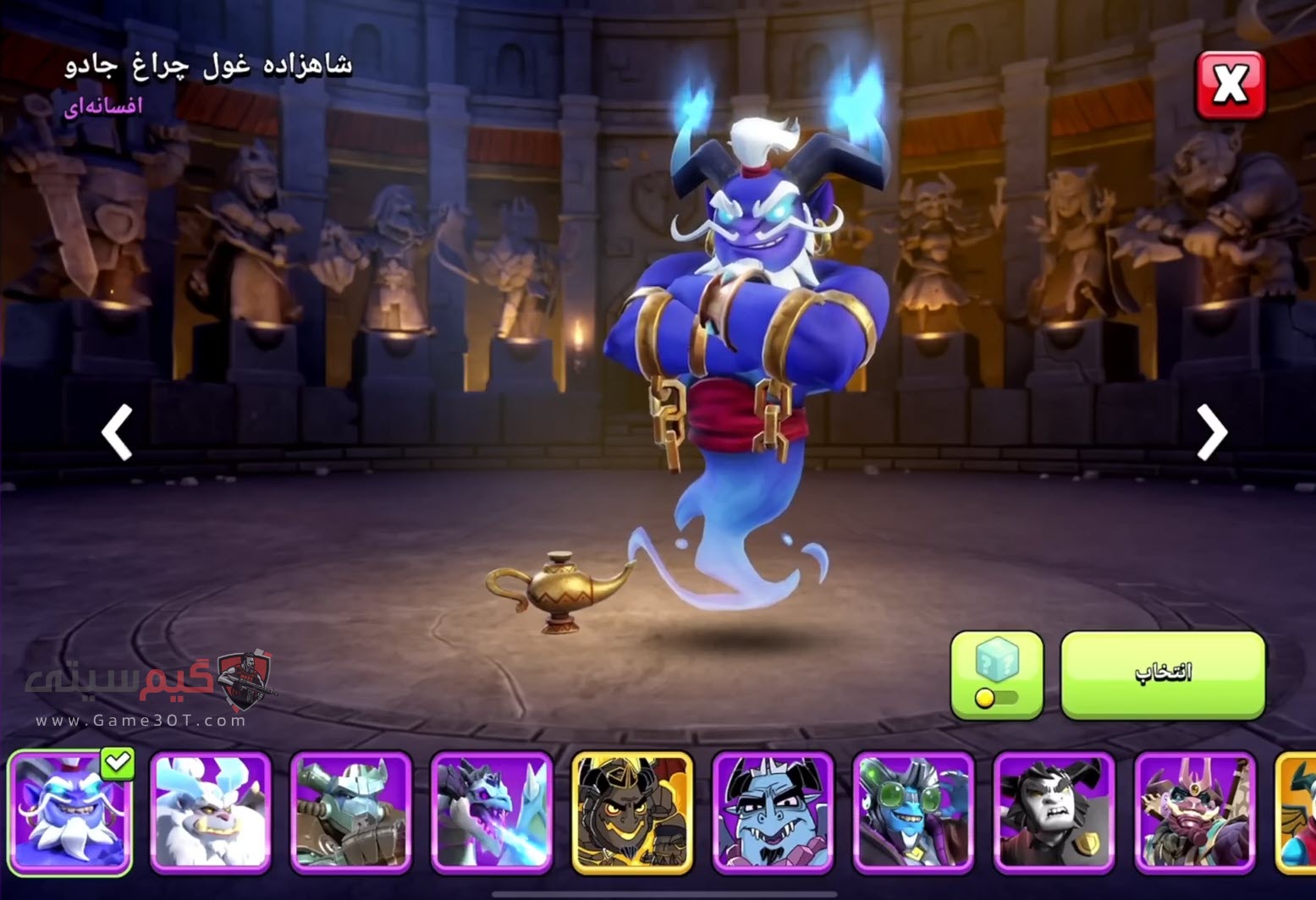Pick the green-goggles skin thumbnail
1316x900 pixels.
click(913, 813)
